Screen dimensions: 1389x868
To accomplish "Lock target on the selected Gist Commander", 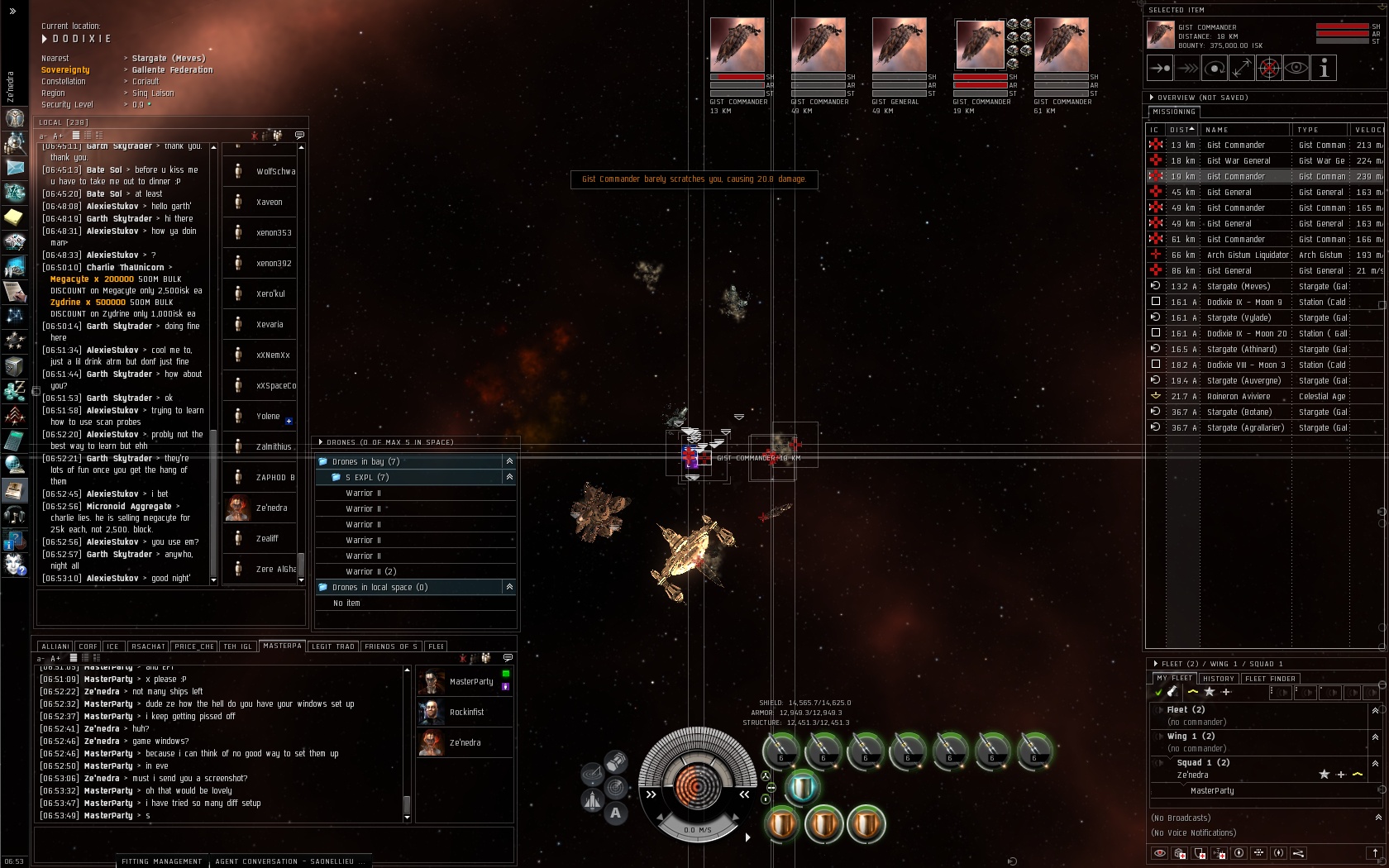I will (x=1268, y=69).
